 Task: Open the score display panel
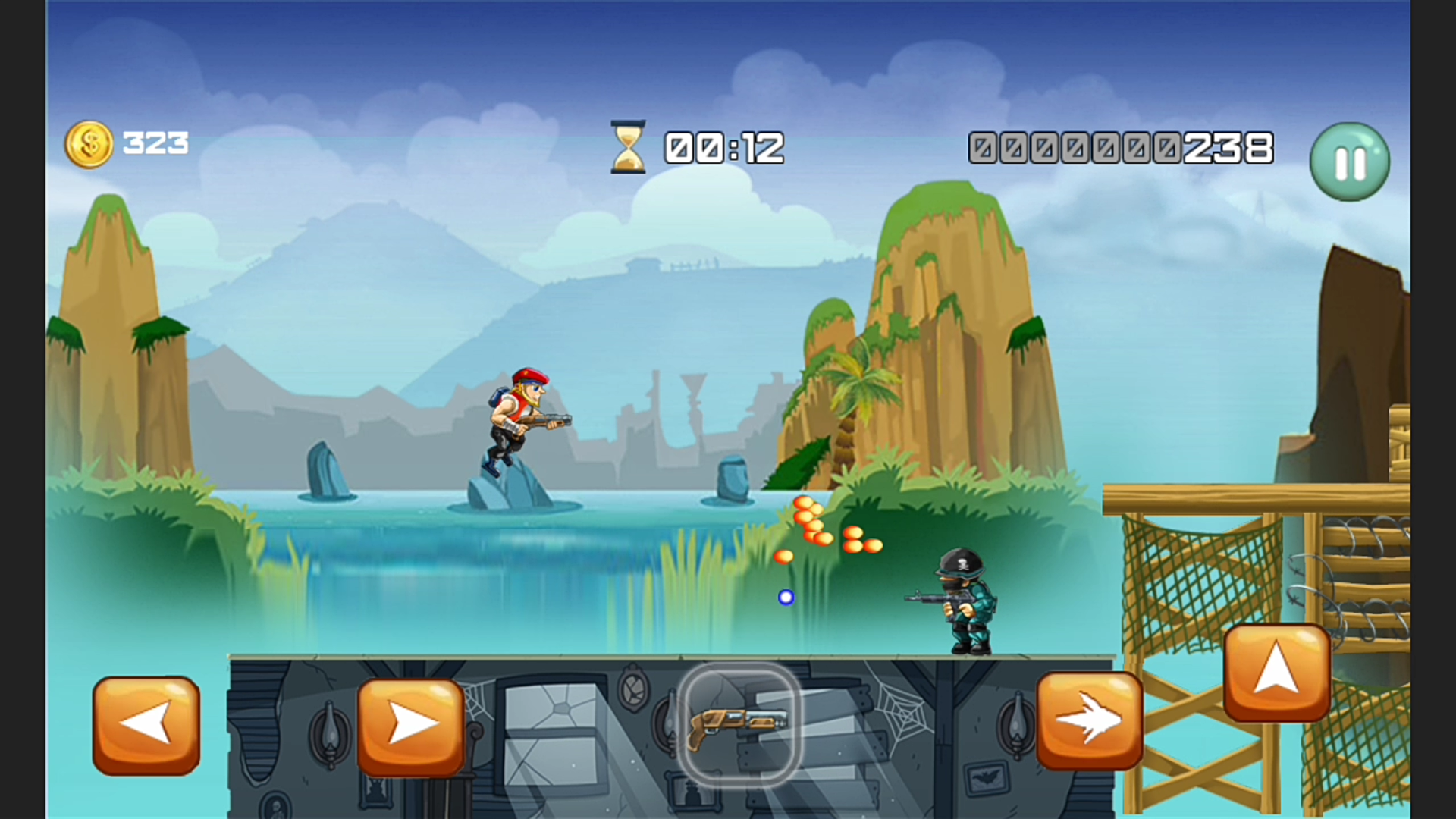coord(1121,148)
